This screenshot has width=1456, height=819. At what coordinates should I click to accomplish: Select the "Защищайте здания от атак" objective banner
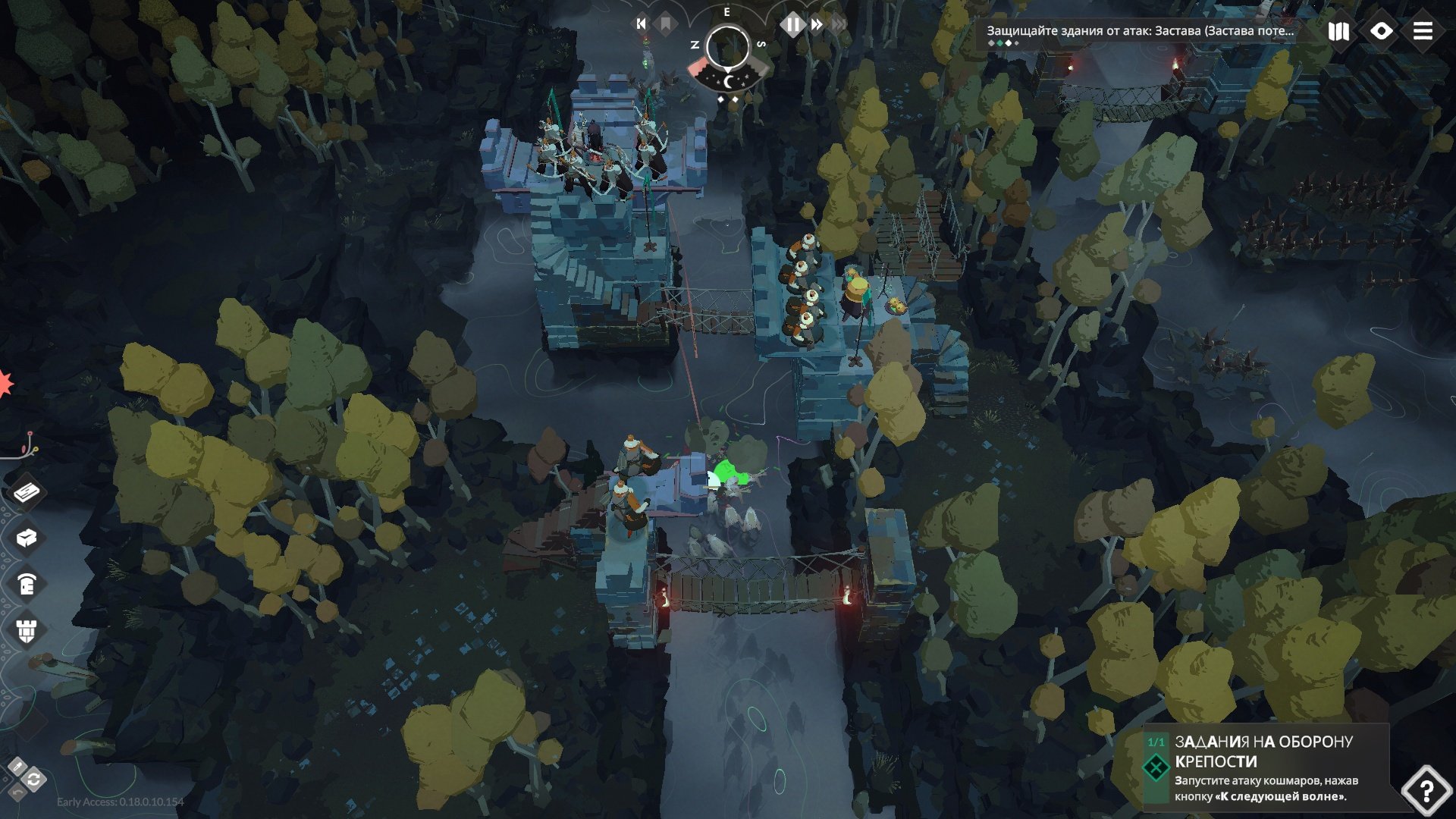(x=1139, y=31)
